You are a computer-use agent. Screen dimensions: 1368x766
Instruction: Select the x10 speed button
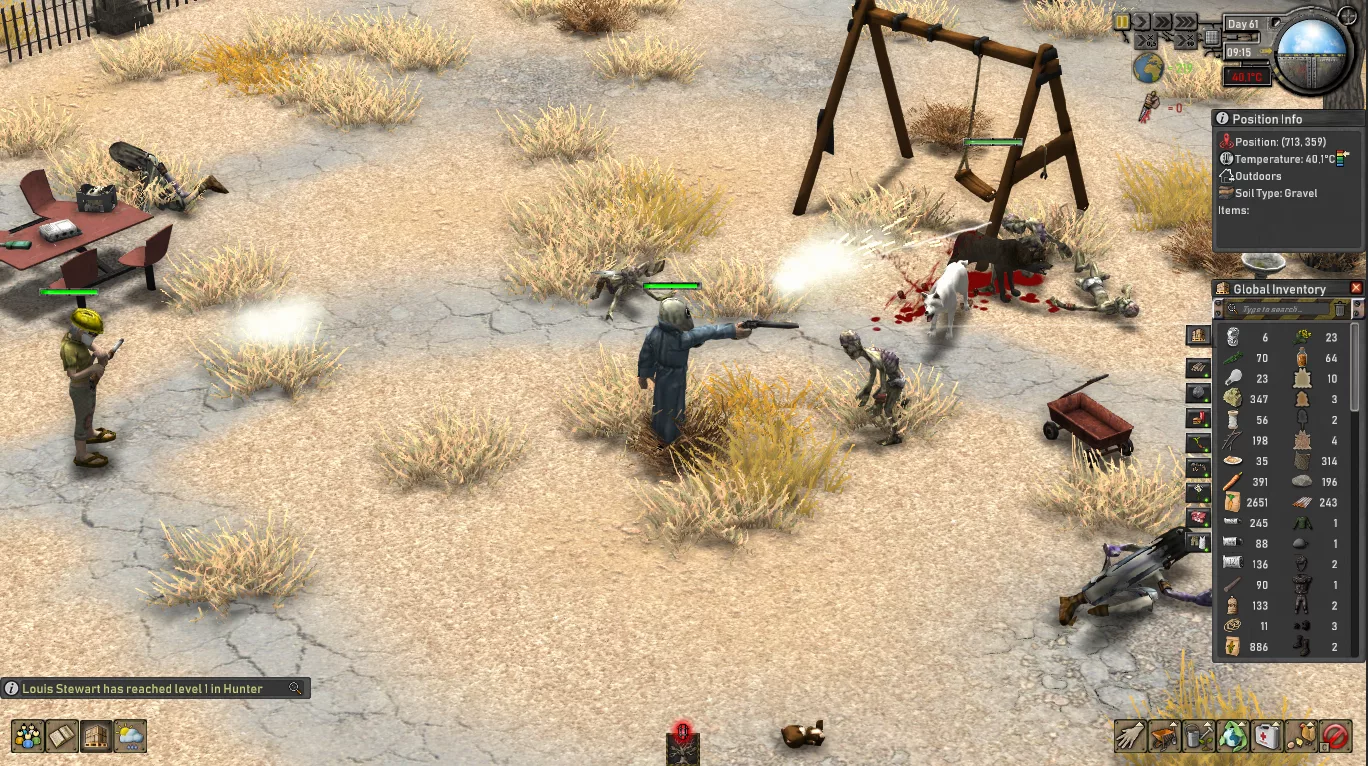[x=1187, y=41]
